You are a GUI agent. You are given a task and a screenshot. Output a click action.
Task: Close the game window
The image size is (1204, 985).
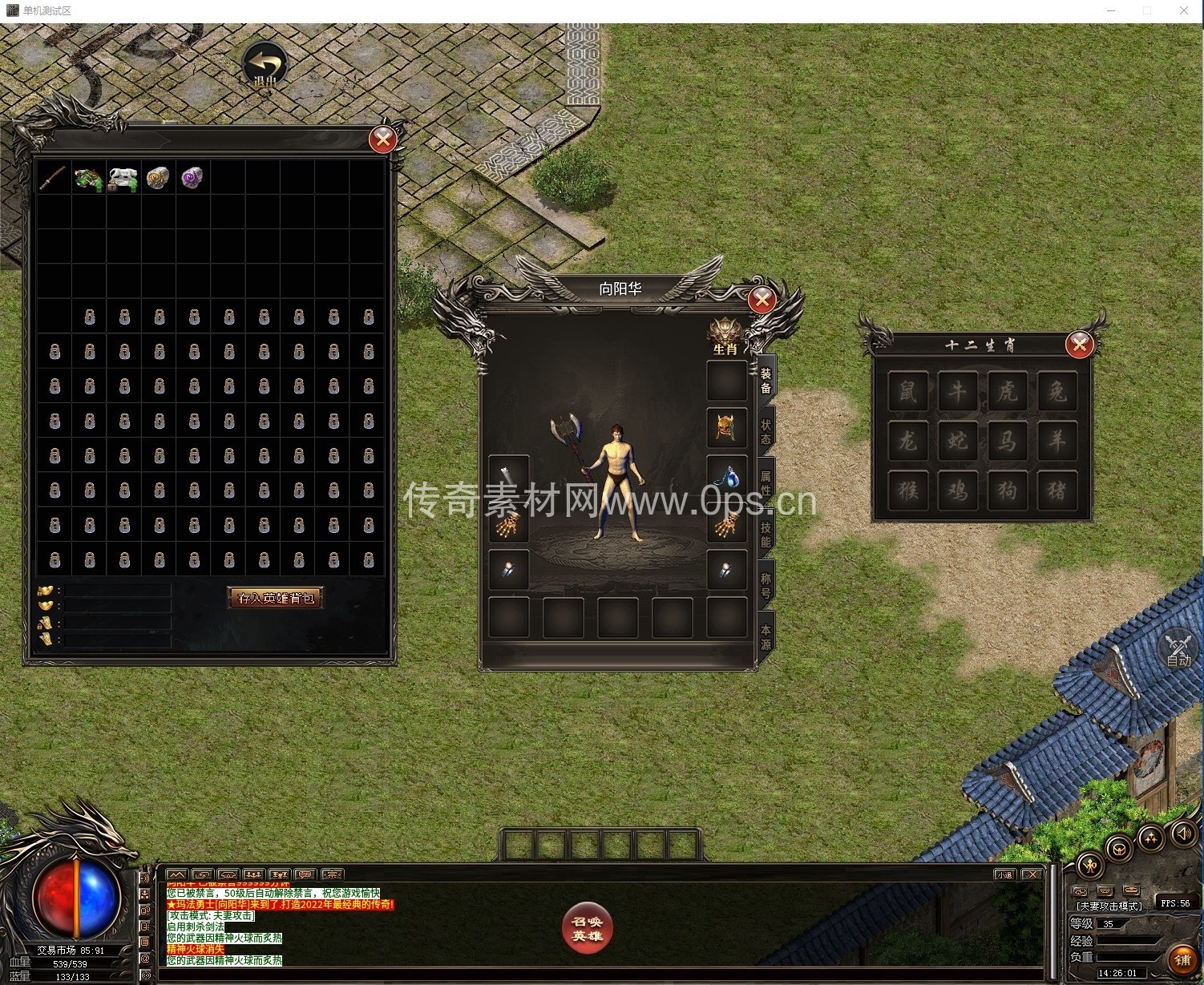[1183, 10]
